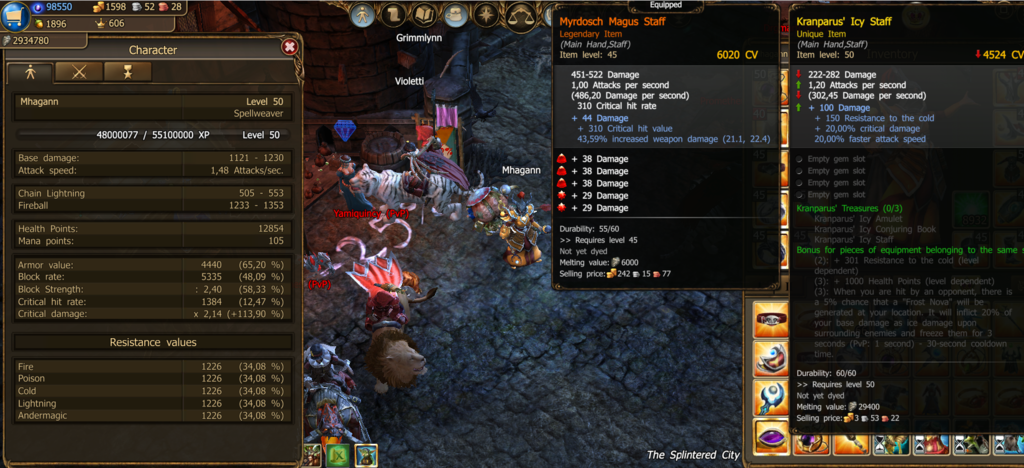The width and height of the screenshot is (1024, 468).
Task: Open the open-book menu icon
Action: click(425, 14)
